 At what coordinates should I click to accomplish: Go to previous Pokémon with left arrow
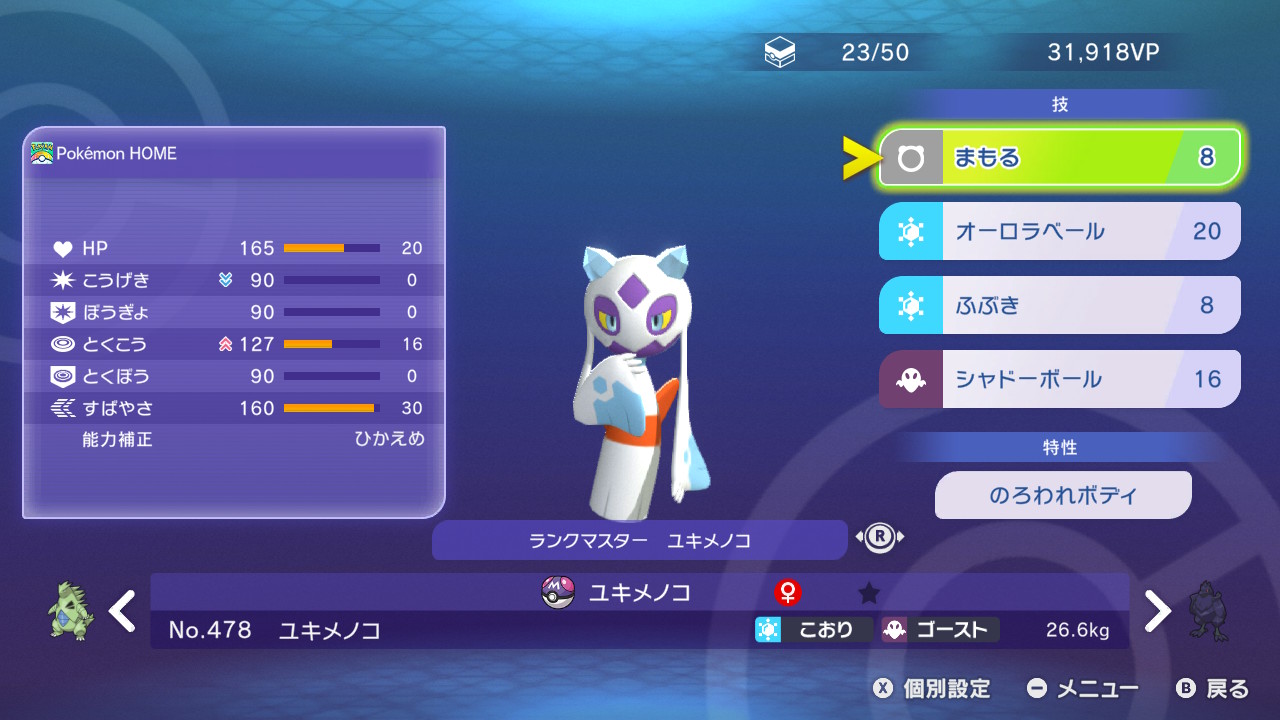[122, 611]
